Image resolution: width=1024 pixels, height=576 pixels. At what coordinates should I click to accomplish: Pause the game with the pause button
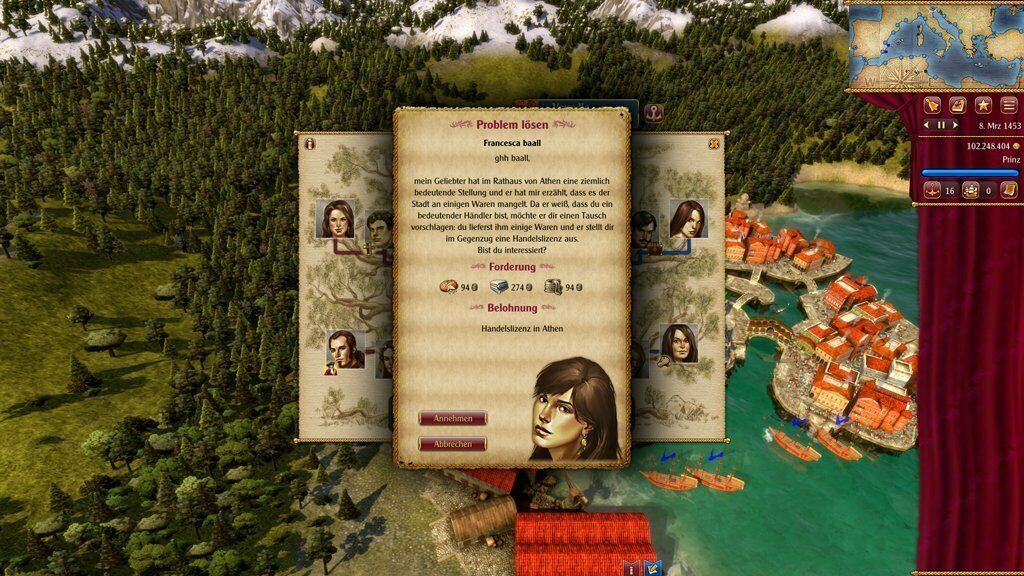tap(940, 125)
